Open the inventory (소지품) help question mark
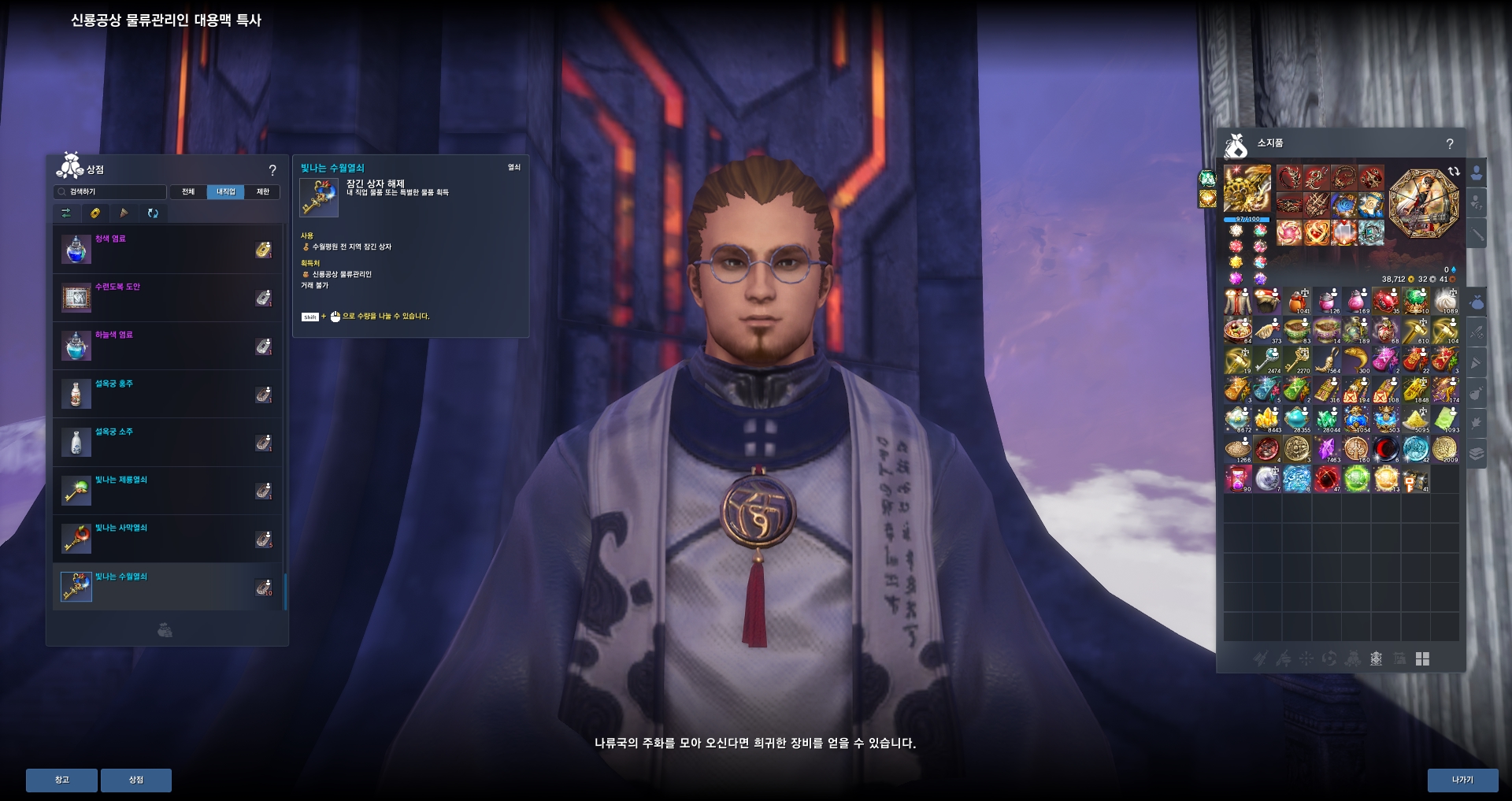Screen dimensions: 1512x801 point(1450,144)
